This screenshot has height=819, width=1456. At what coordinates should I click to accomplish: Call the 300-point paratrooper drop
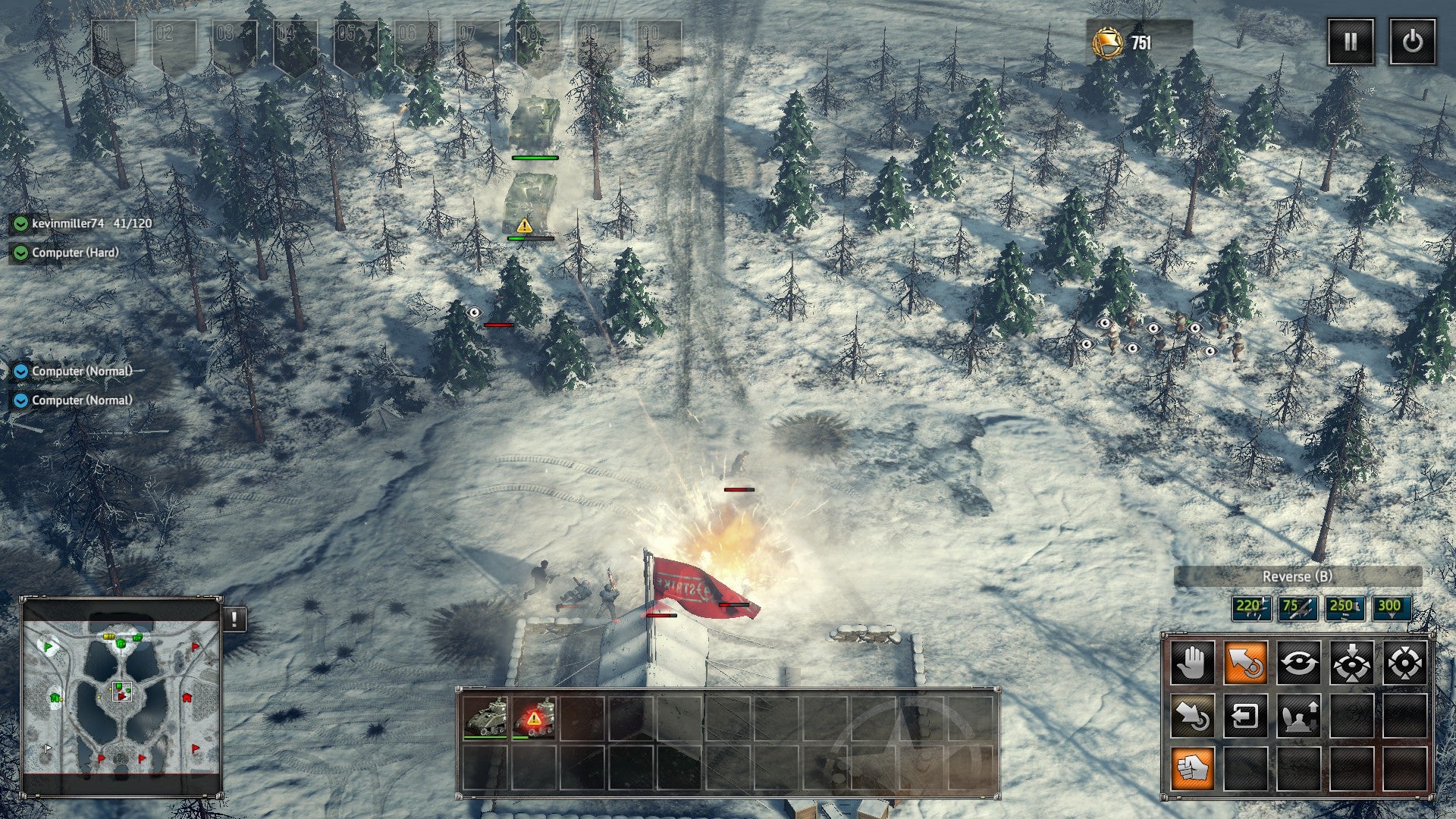(x=1391, y=607)
